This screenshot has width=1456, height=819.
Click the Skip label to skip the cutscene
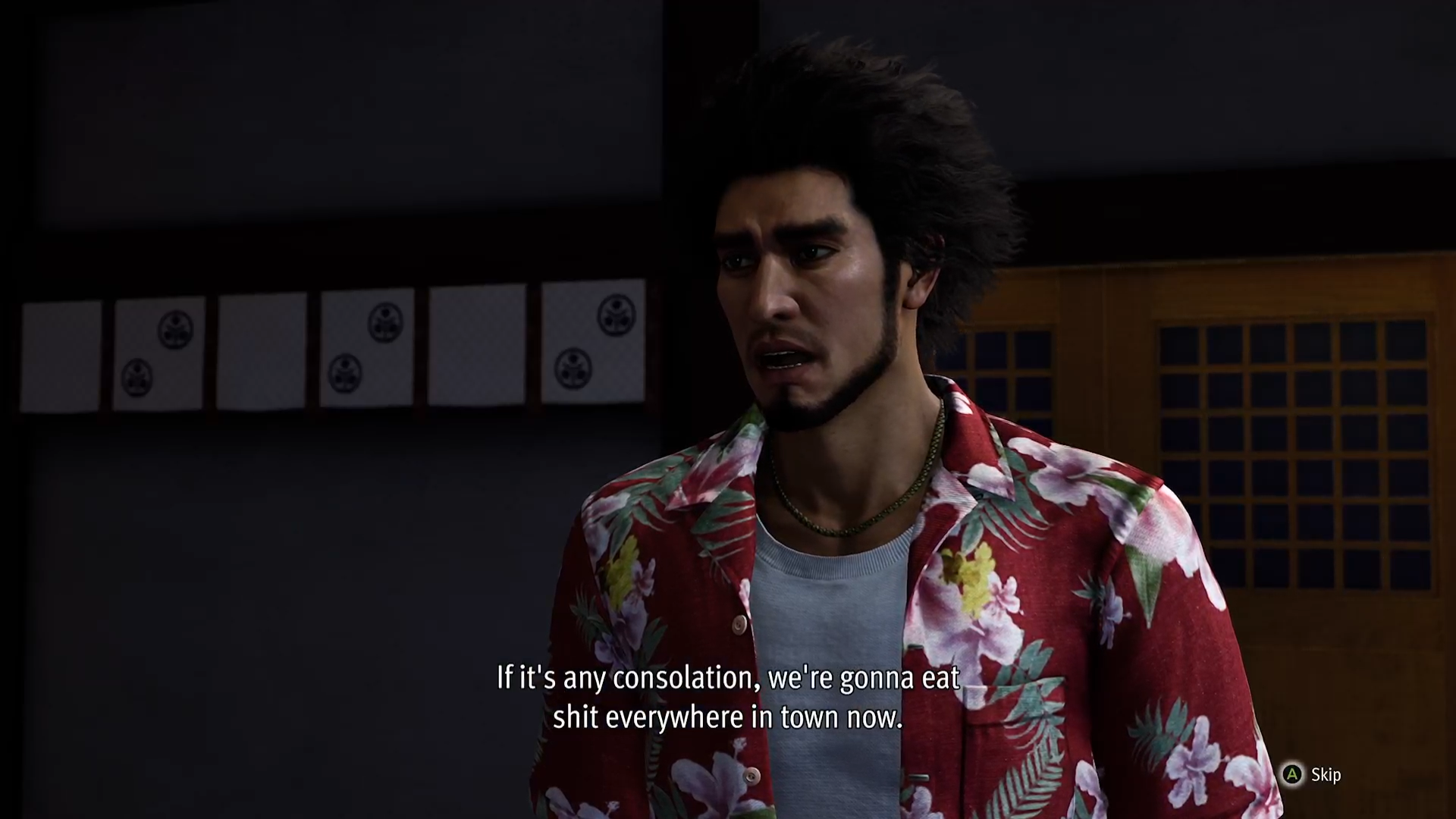coord(1326,774)
